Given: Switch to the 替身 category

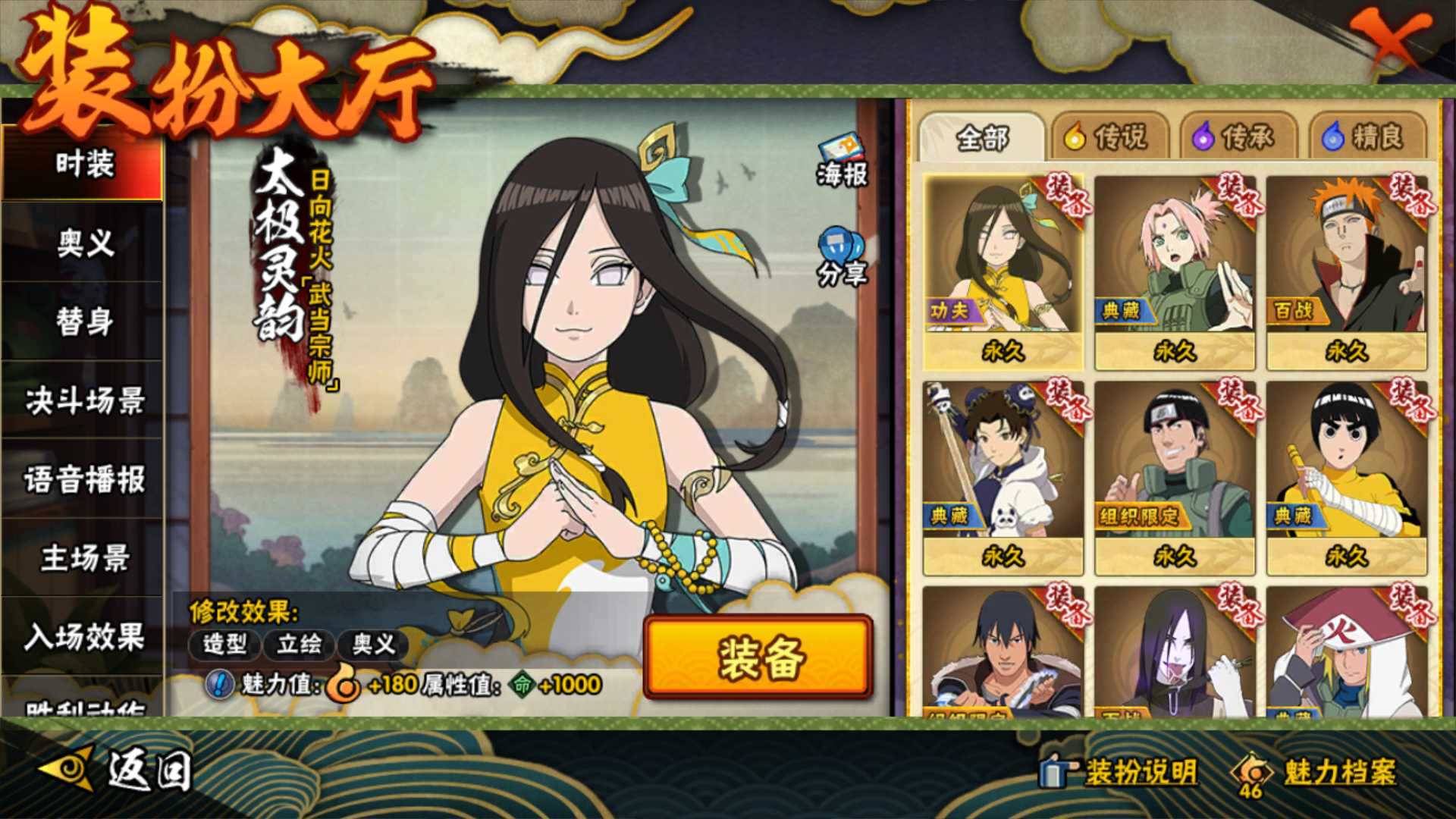Looking at the screenshot, I should coord(83,322).
